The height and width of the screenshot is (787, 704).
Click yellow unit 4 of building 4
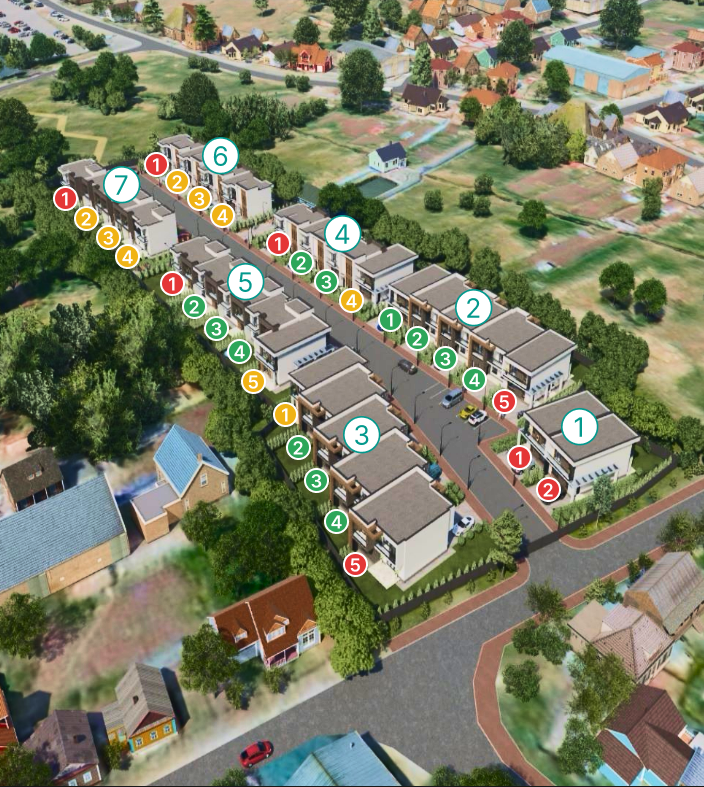coord(351,299)
